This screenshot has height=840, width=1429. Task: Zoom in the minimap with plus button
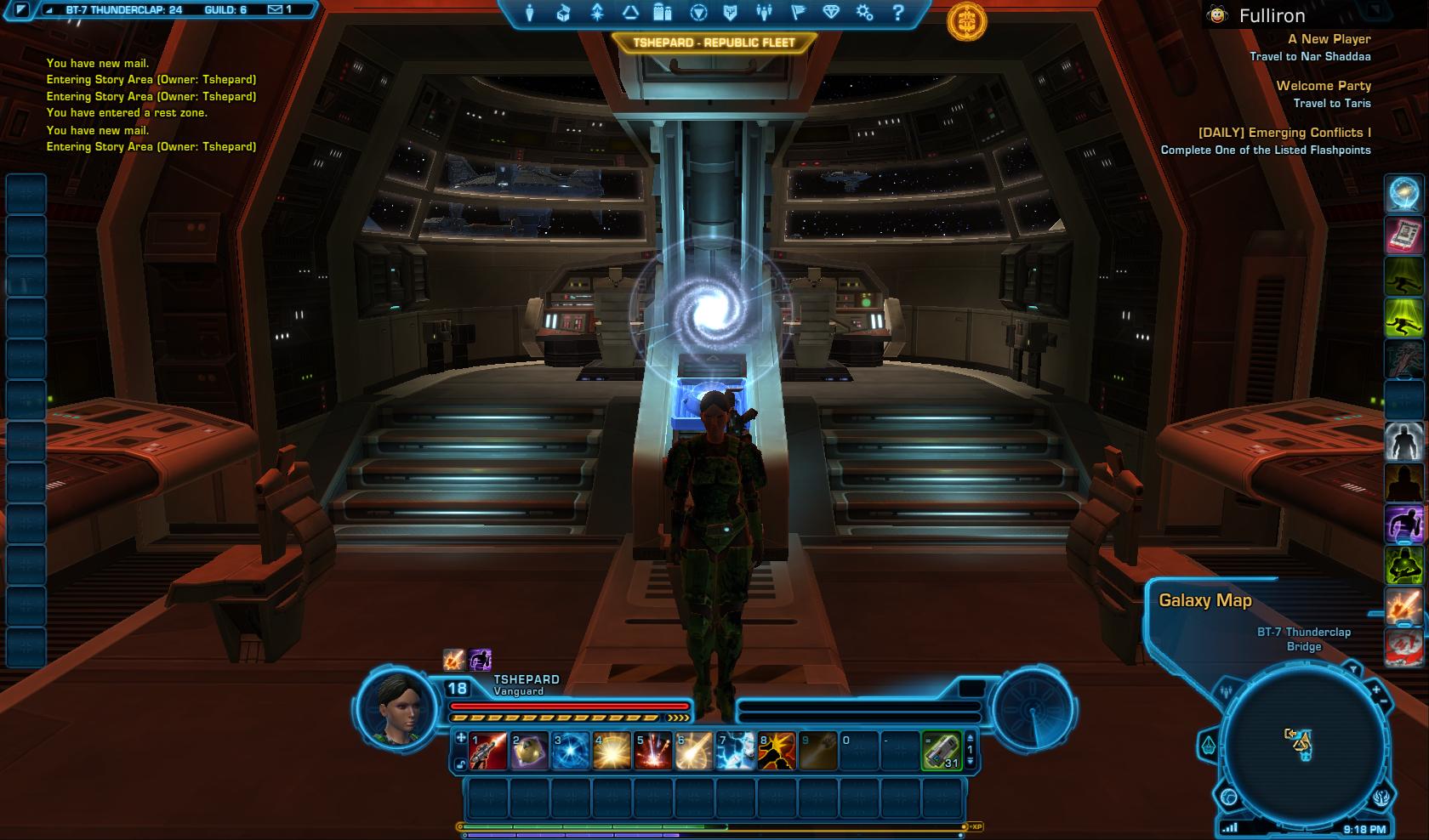point(1376,689)
